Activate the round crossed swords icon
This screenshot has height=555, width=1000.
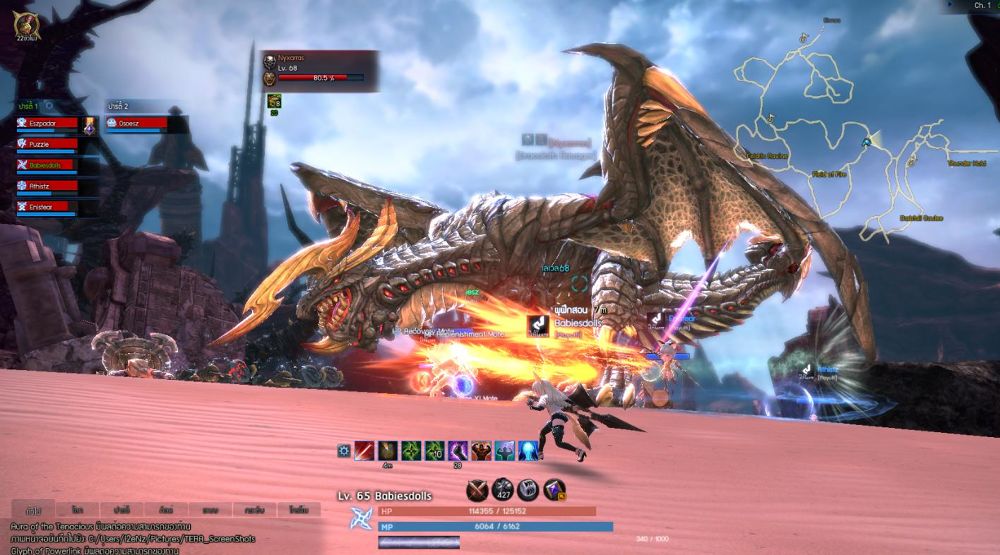tap(478, 489)
